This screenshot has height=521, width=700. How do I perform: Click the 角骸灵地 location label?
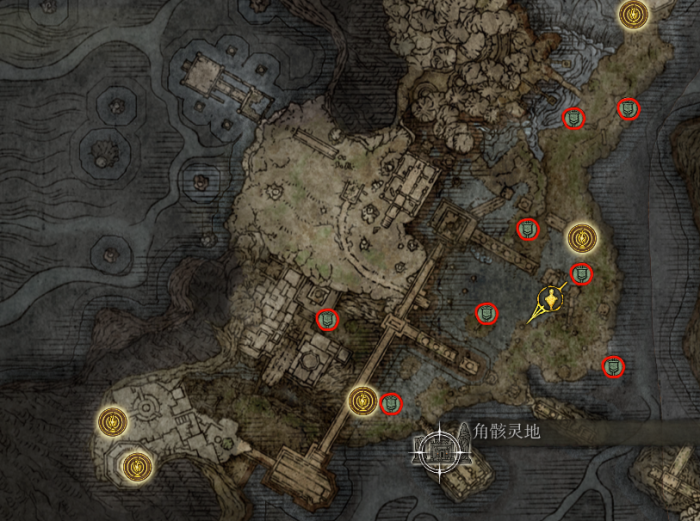pos(511,432)
